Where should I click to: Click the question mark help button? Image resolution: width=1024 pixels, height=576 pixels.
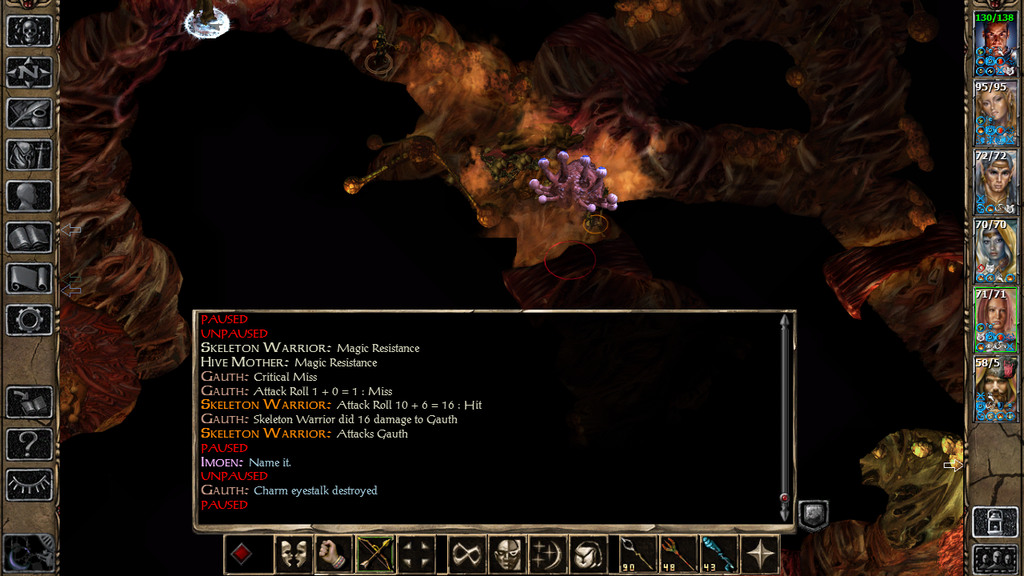29,443
